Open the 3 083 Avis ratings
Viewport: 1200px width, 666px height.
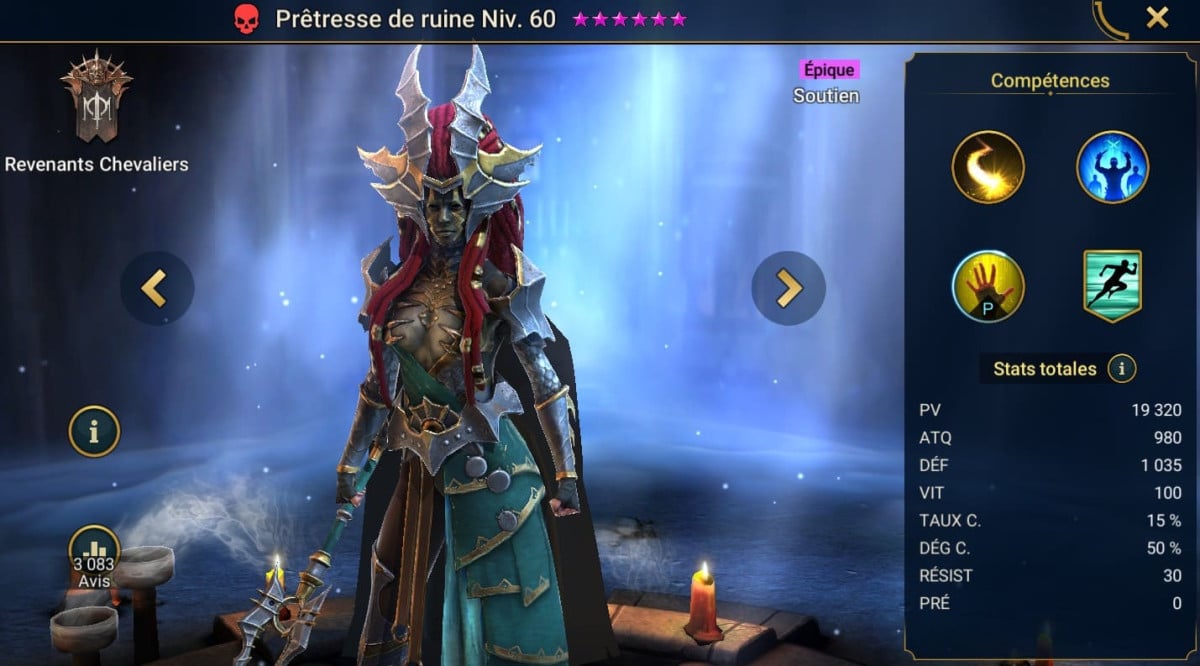click(x=94, y=555)
